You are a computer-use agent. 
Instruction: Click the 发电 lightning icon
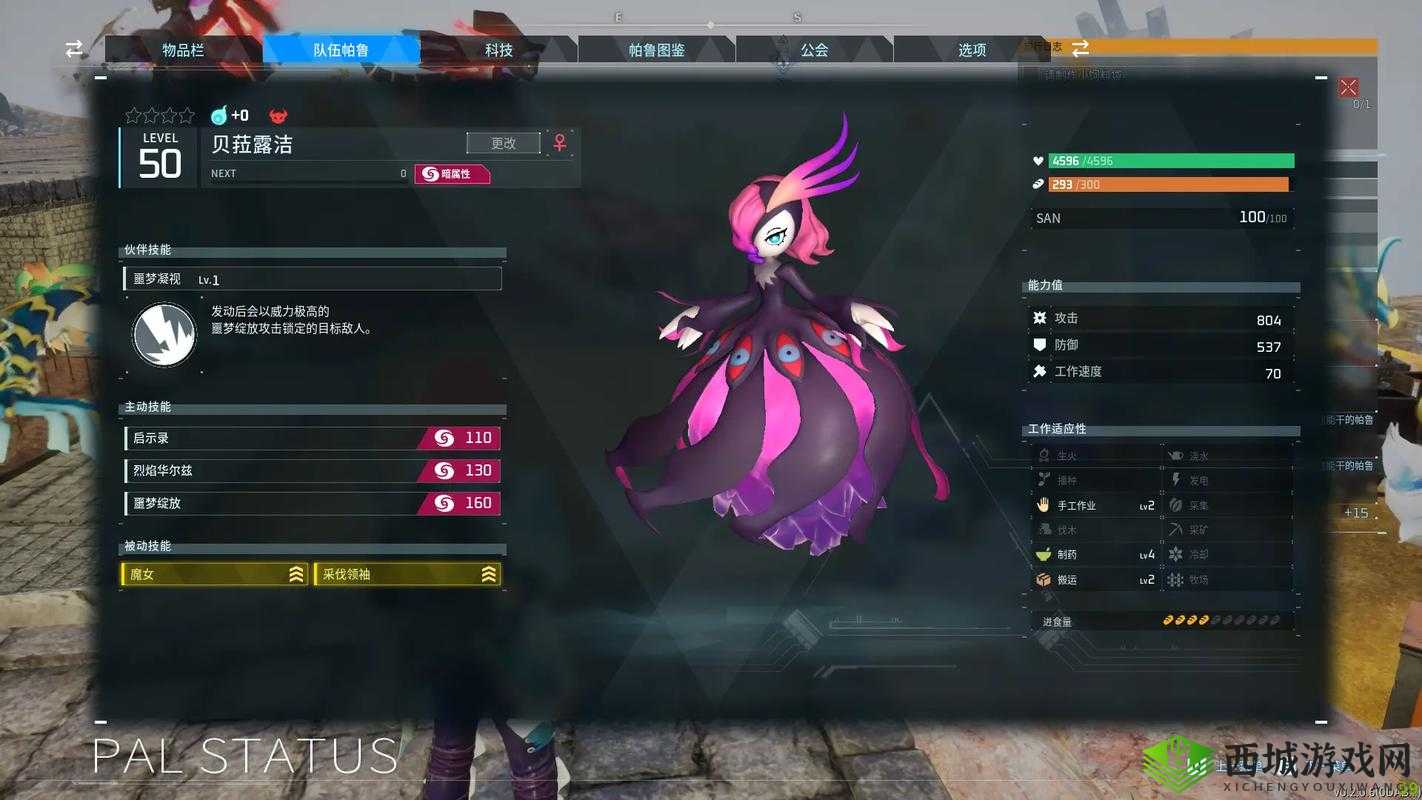point(1178,479)
